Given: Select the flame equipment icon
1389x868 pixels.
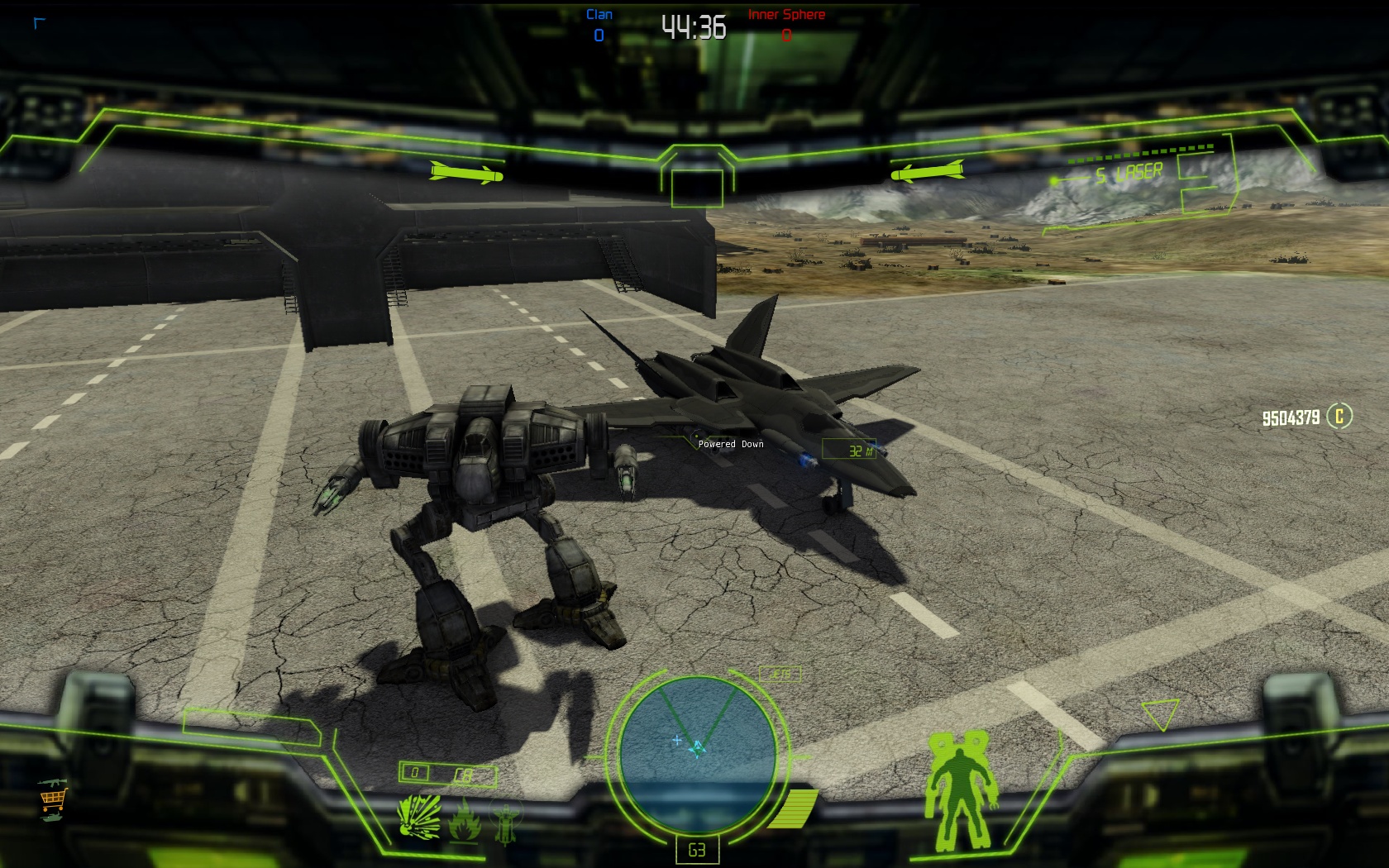Looking at the screenshot, I should click(x=464, y=819).
